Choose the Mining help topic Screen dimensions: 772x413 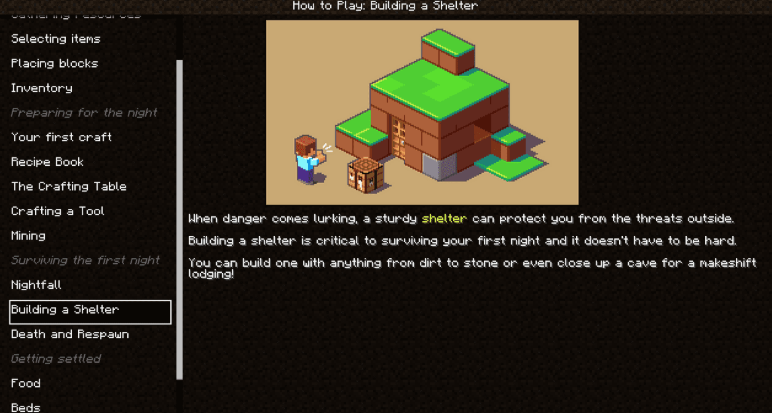tap(29, 236)
